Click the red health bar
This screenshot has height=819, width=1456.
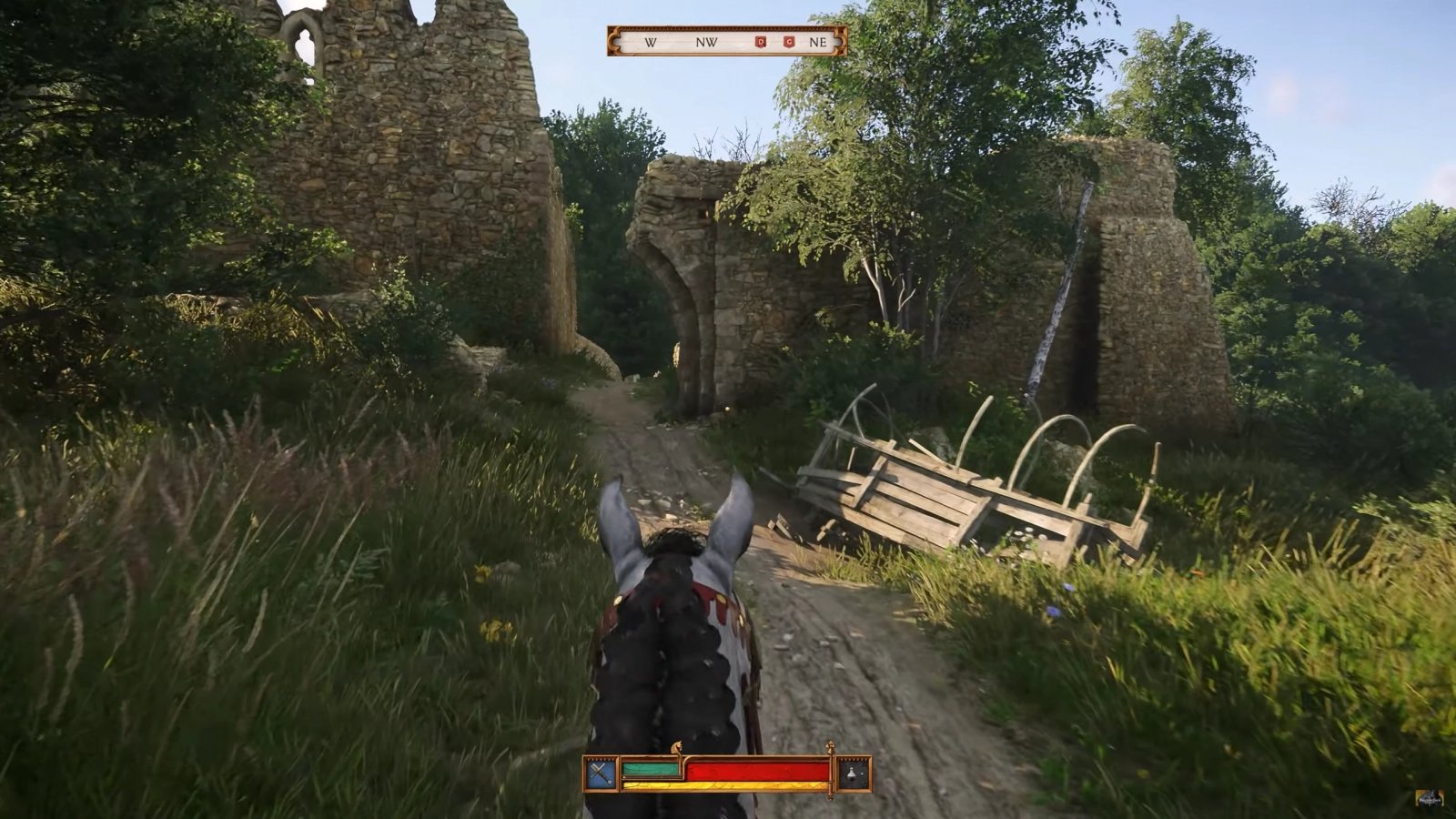tap(755, 772)
